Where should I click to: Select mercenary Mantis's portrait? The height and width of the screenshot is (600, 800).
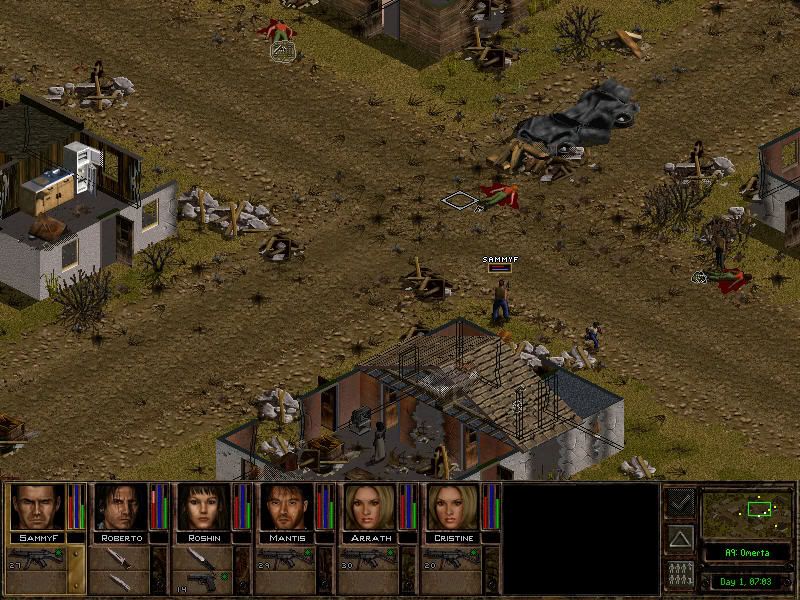[286, 508]
